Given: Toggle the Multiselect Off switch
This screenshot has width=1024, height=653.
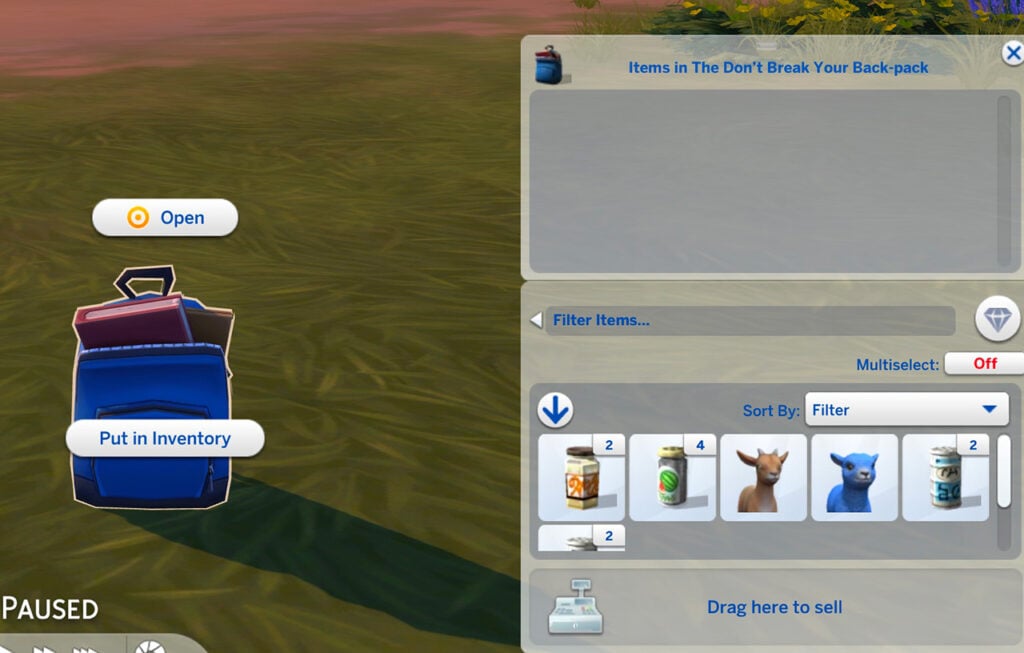Looking at the screenshot, I should 984,364.
